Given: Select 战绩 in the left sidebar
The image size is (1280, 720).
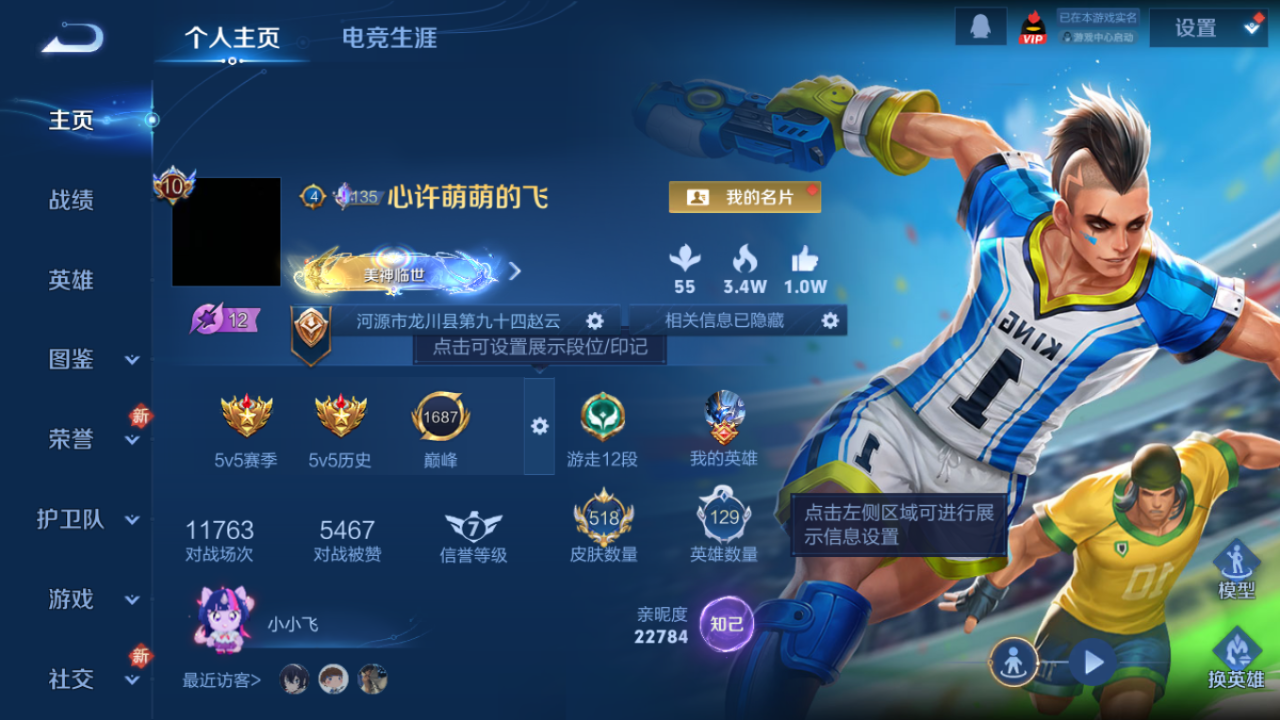Looking at the screenshot, I should [x=71, y=200].
